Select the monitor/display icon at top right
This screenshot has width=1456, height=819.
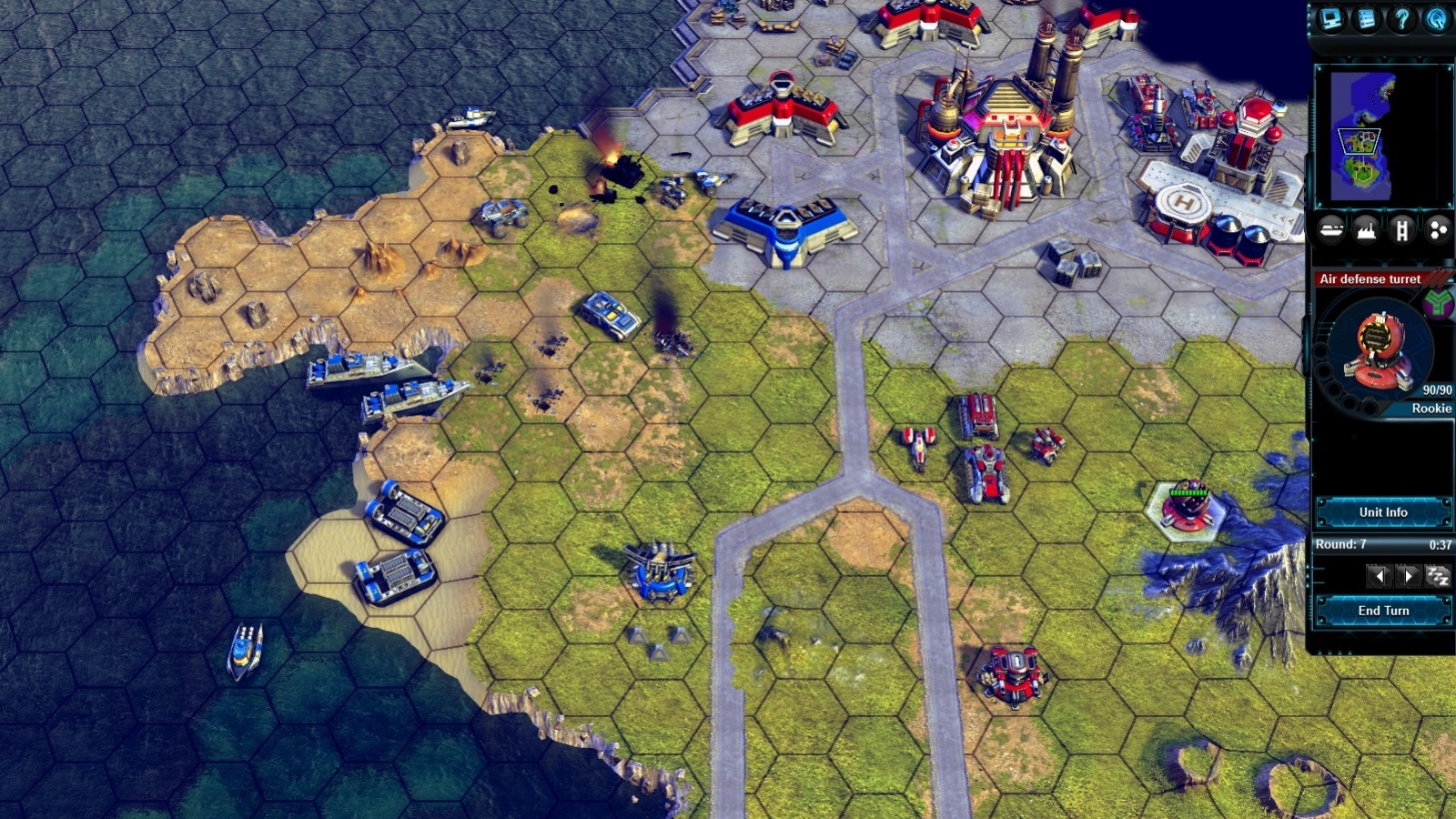1330,20
